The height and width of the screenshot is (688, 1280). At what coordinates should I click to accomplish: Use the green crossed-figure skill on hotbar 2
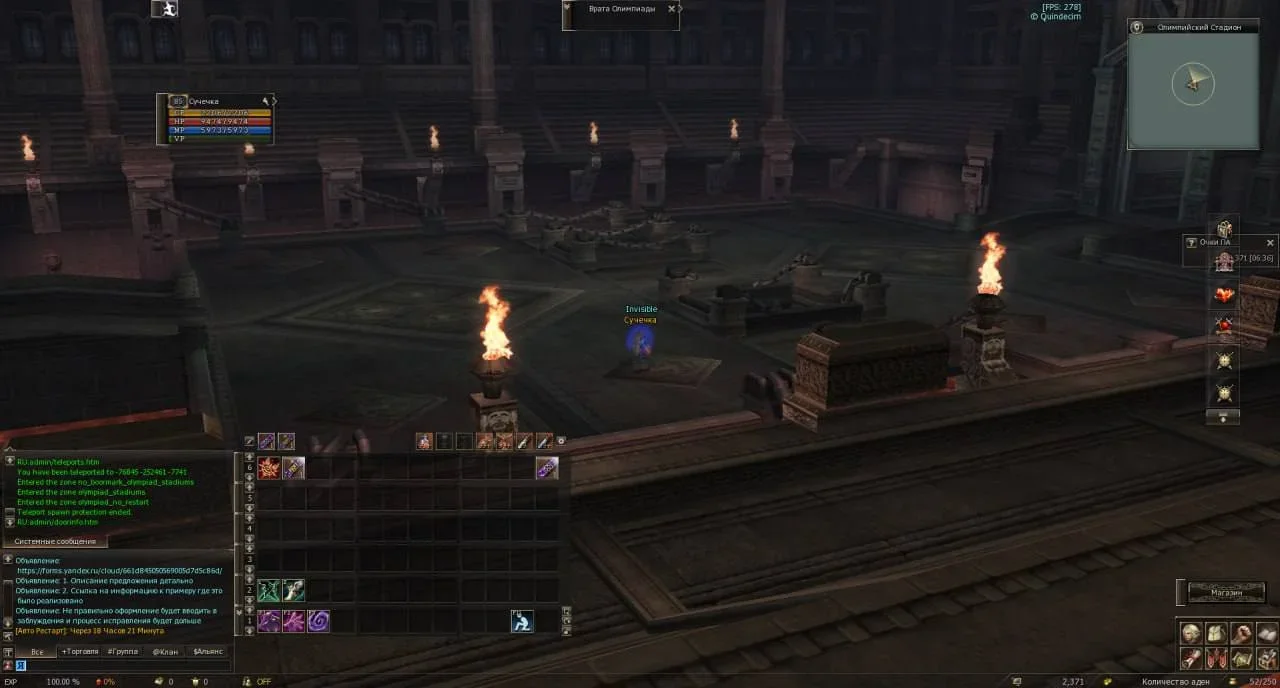pos(269,591)
